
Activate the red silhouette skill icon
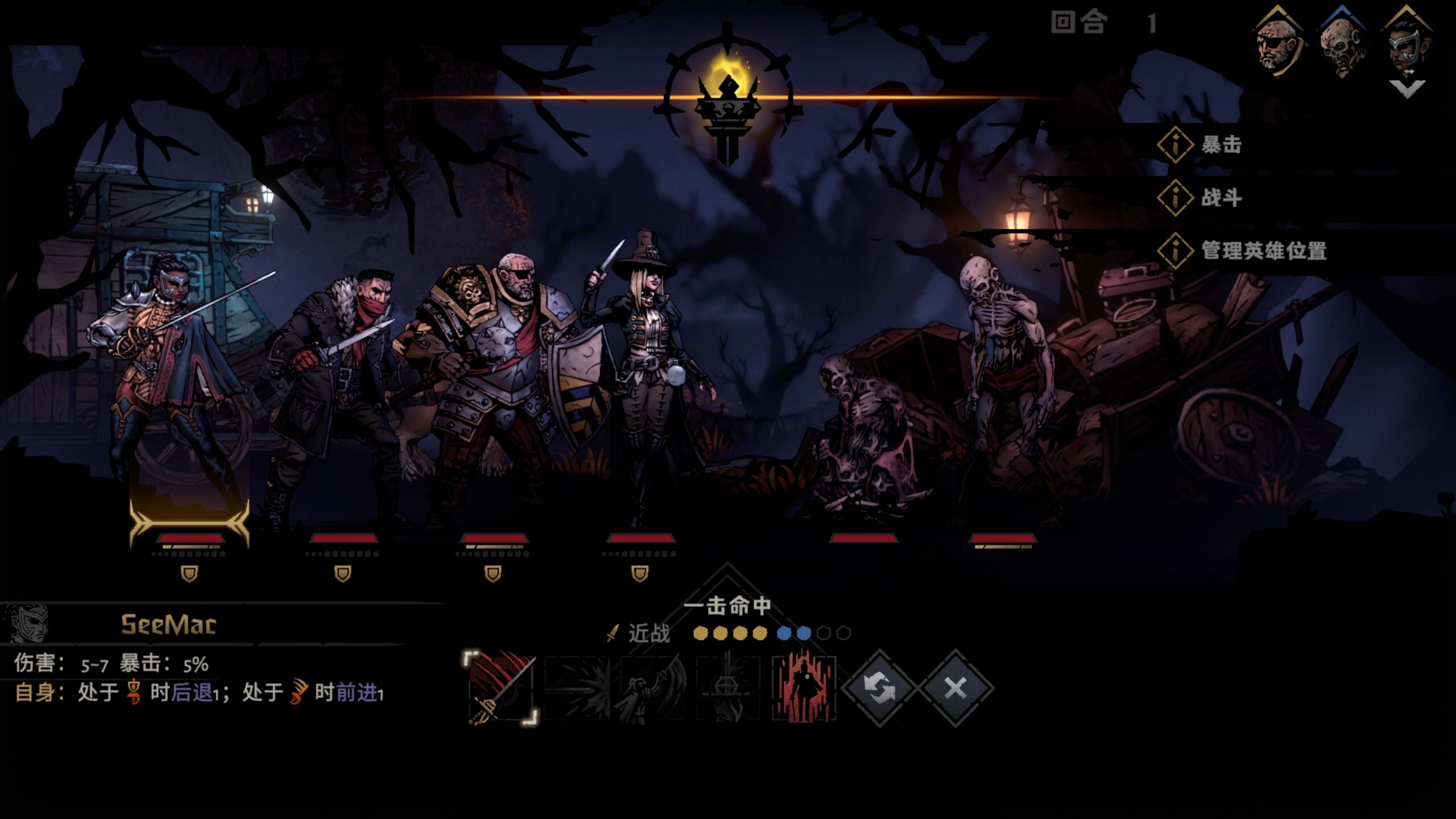[804, 688]
